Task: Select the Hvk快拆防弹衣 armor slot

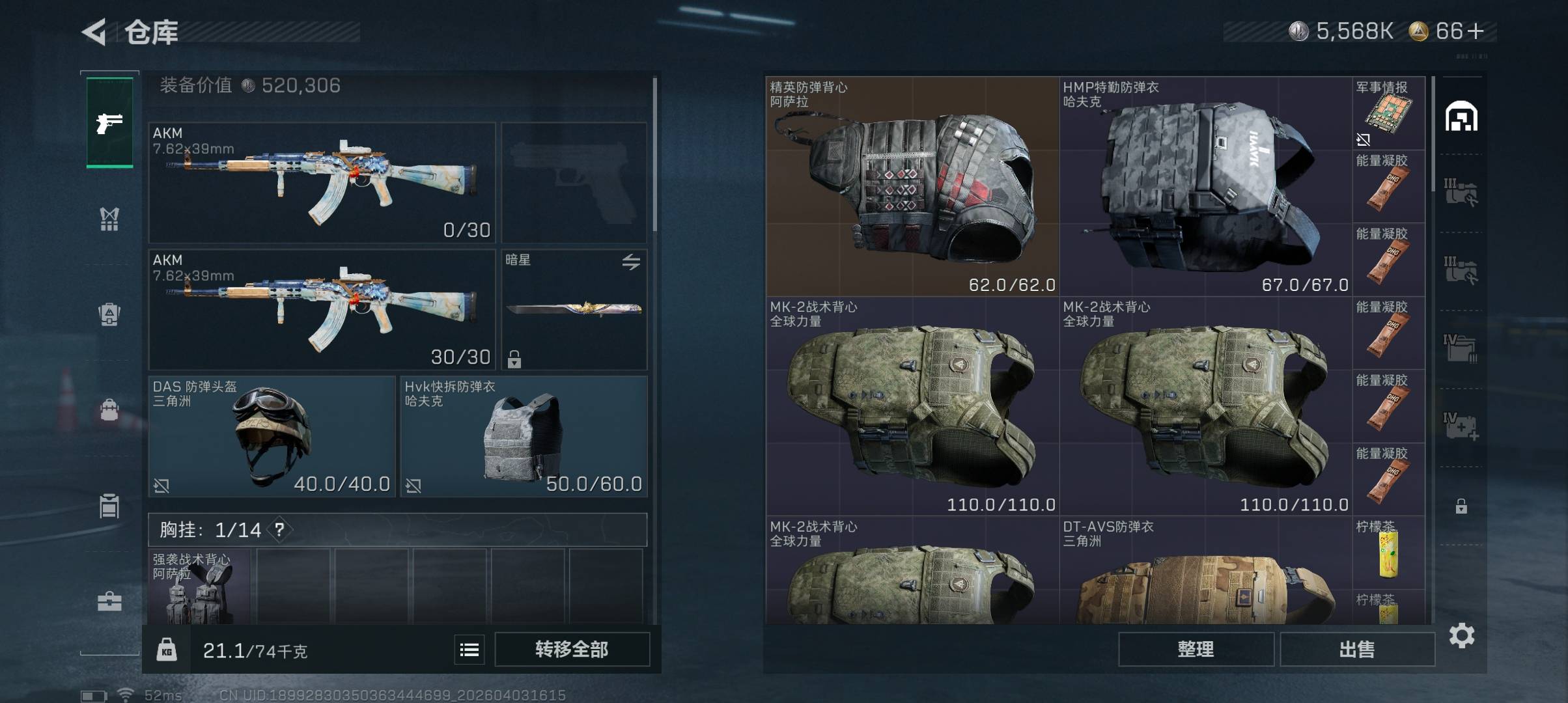Action: tap(524, 436)
